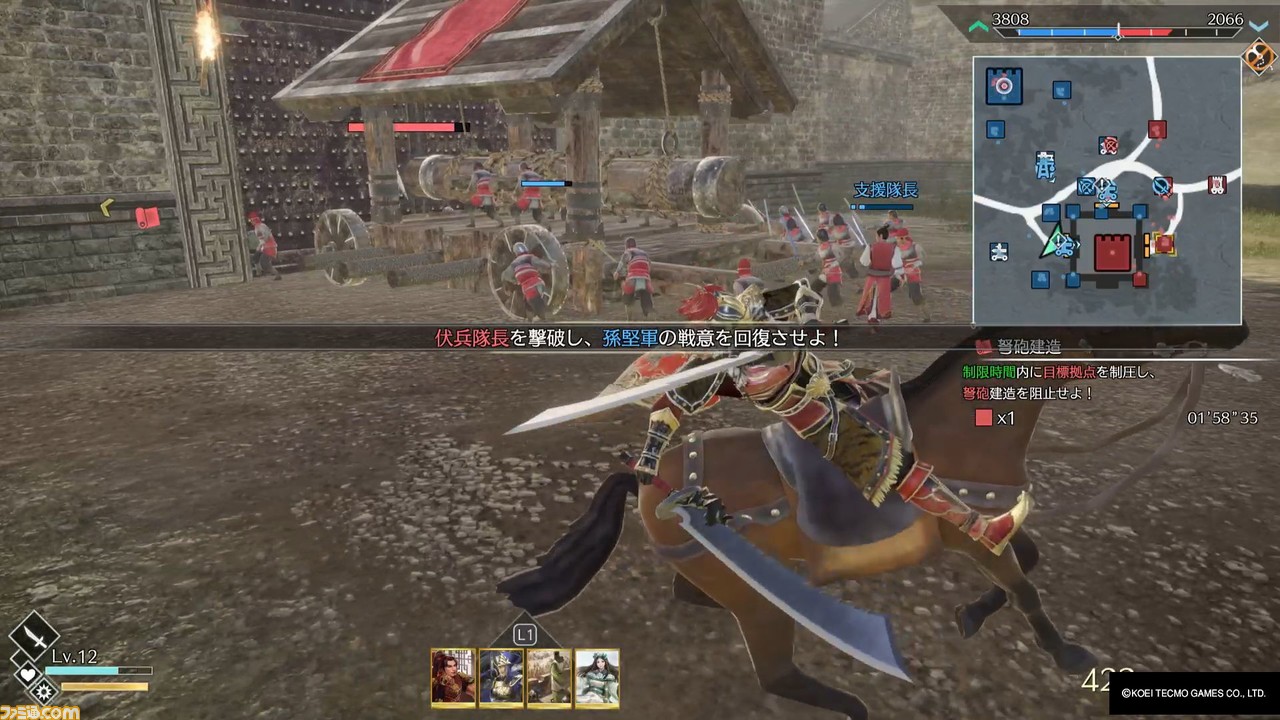The height and width of the screenshot is (720, 1280).
Task: Click the blue down-chevron beside enemy score
Action: click(1258, 26)
